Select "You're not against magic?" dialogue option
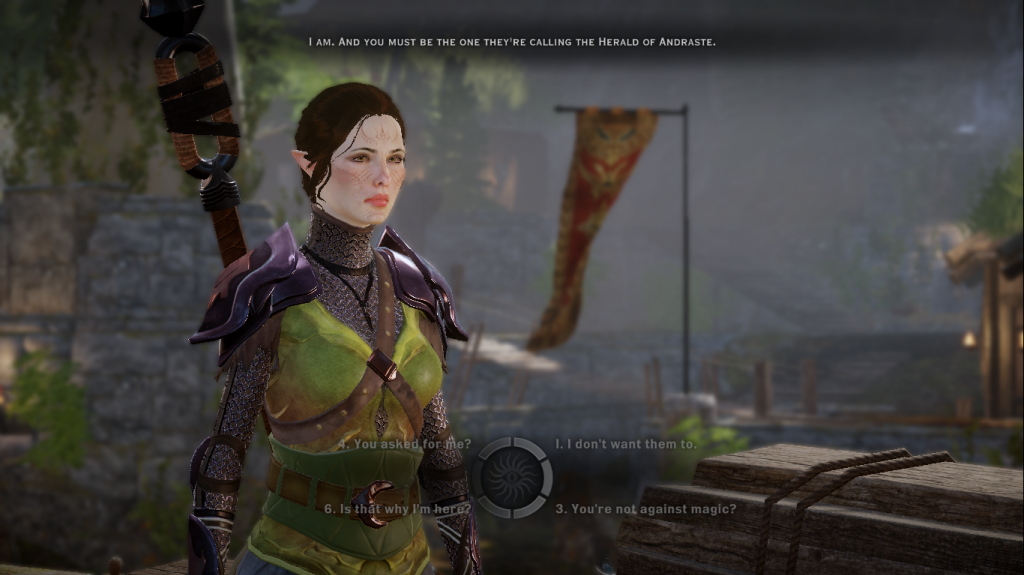The image size is (1024, 575). tap(632, 508)
